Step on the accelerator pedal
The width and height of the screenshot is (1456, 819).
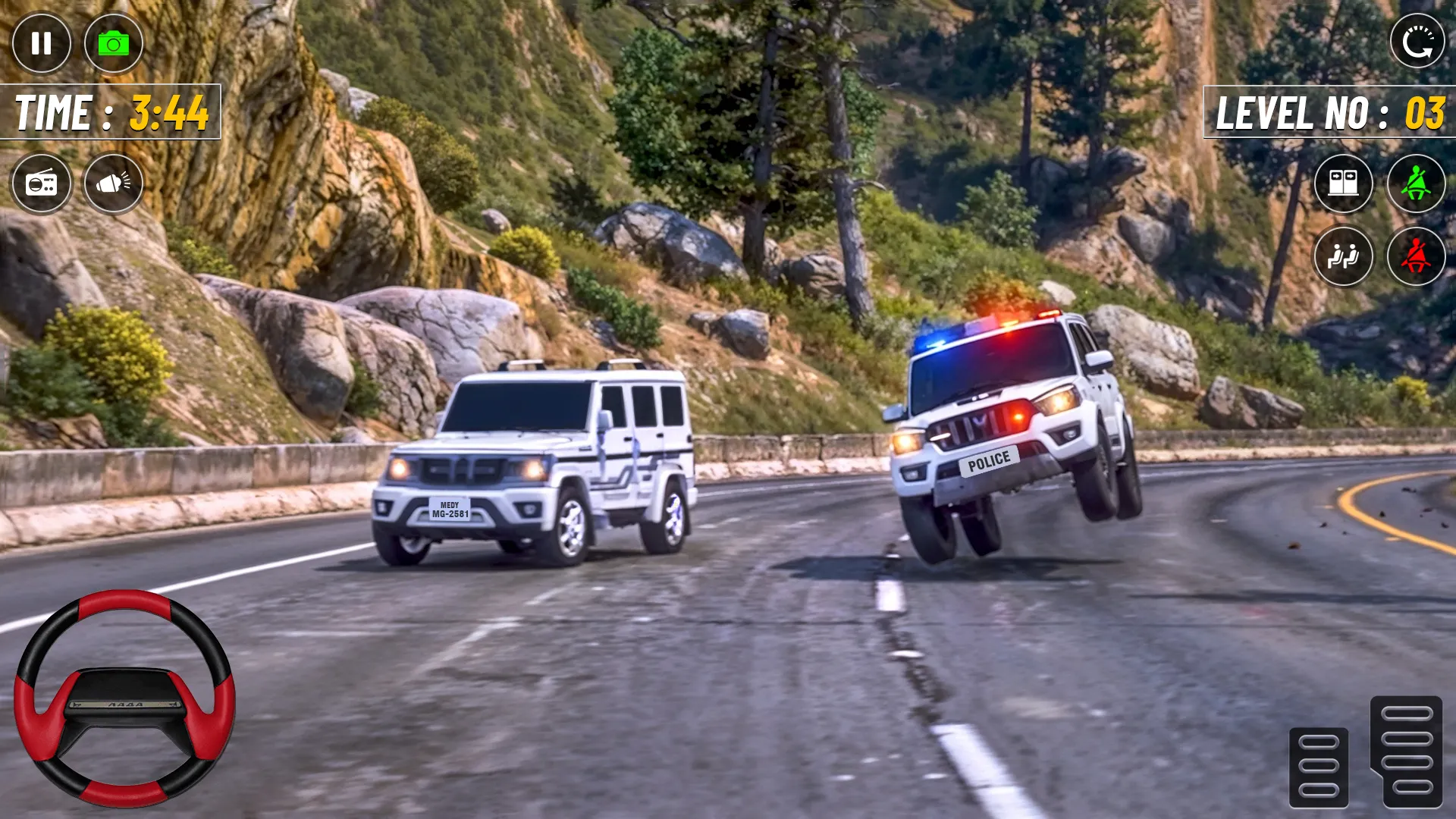pyautogui.click(x=1406, y=751)
